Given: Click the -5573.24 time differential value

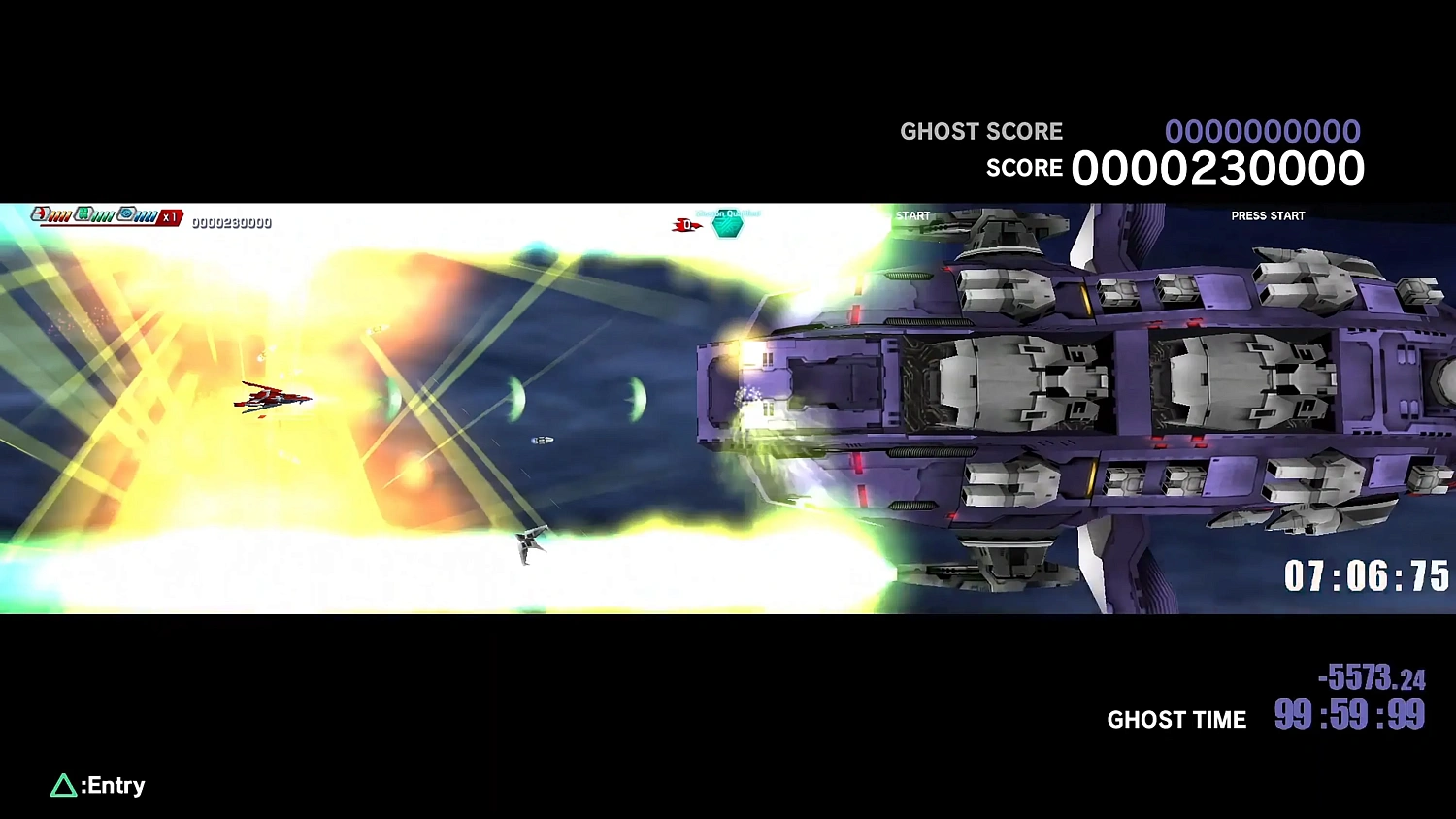Looking at the screenshot, I should click(x=1372, y=679).
